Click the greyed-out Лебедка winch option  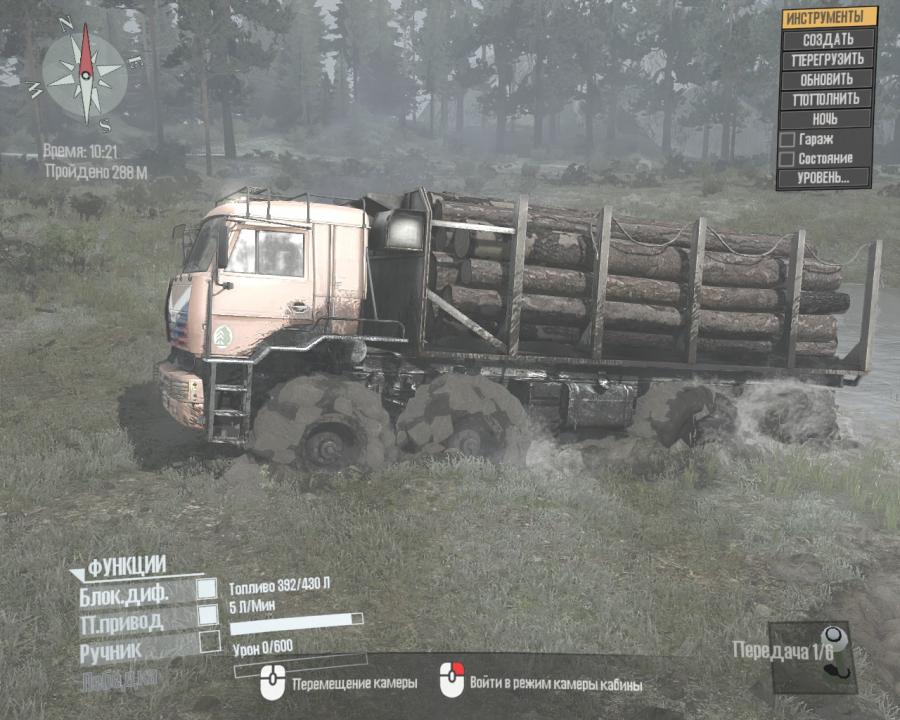[x=119, y=677]
